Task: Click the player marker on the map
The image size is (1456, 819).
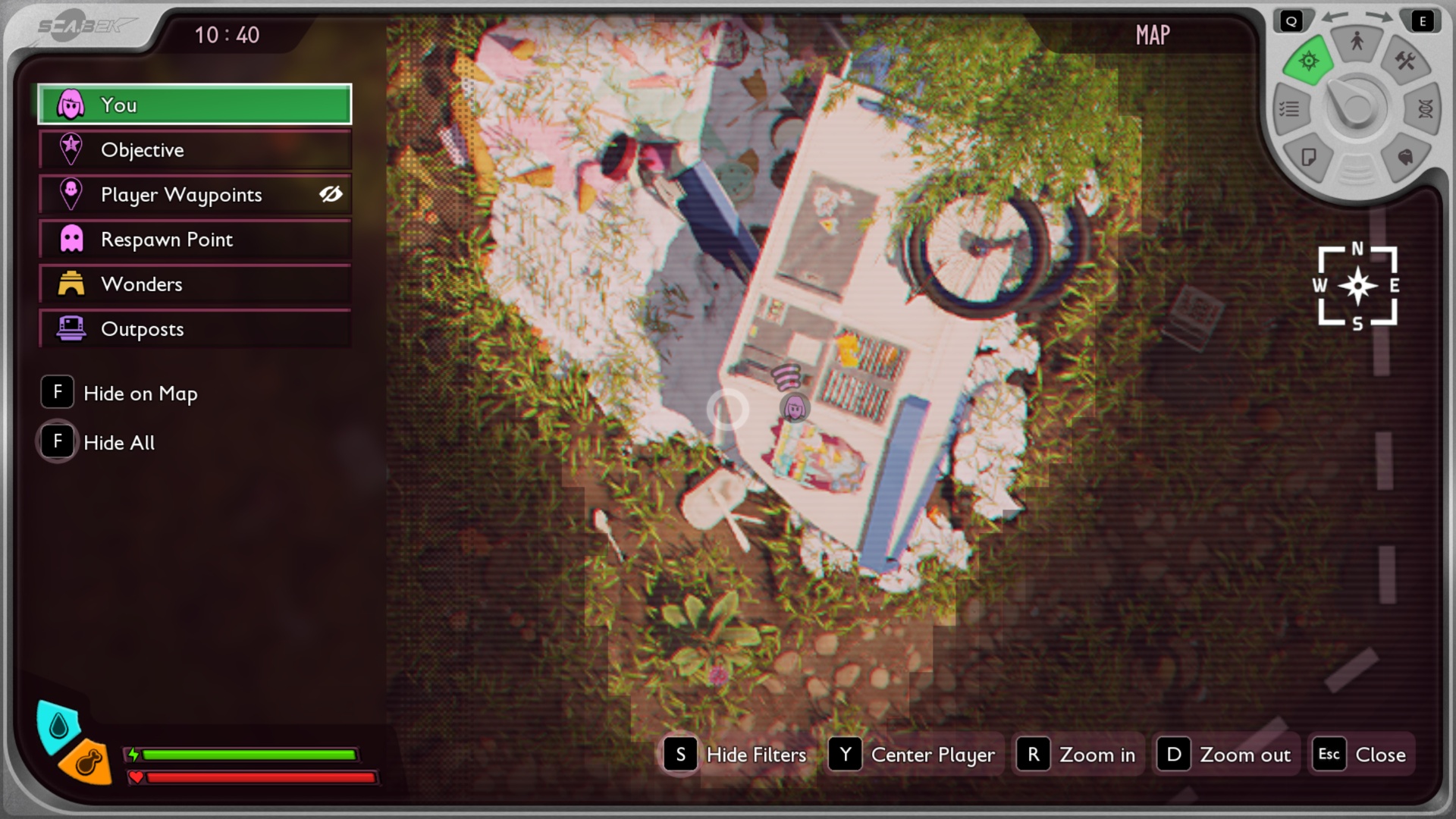Action: click(795, 408)
